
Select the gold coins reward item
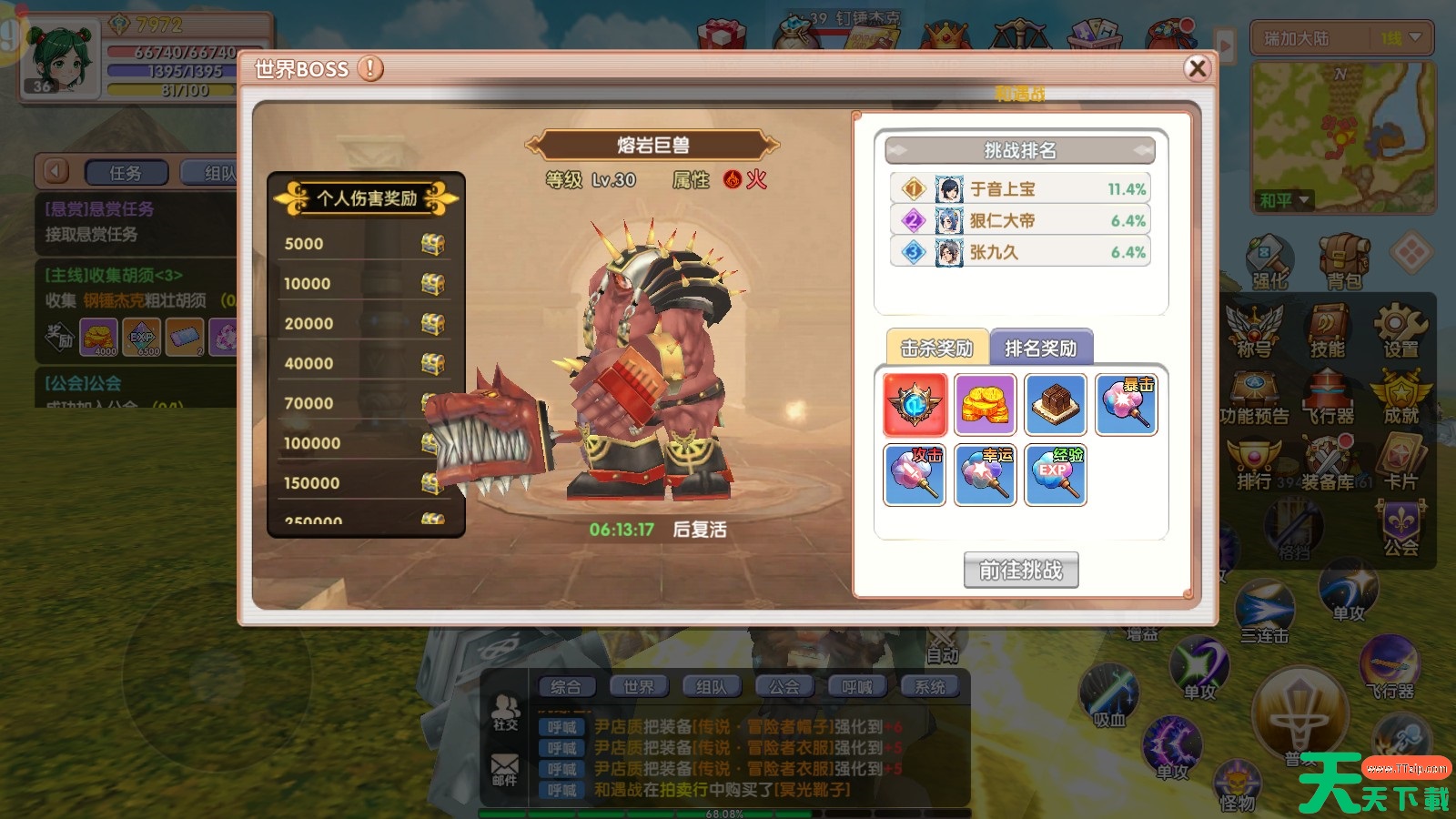tap(986, 404)
